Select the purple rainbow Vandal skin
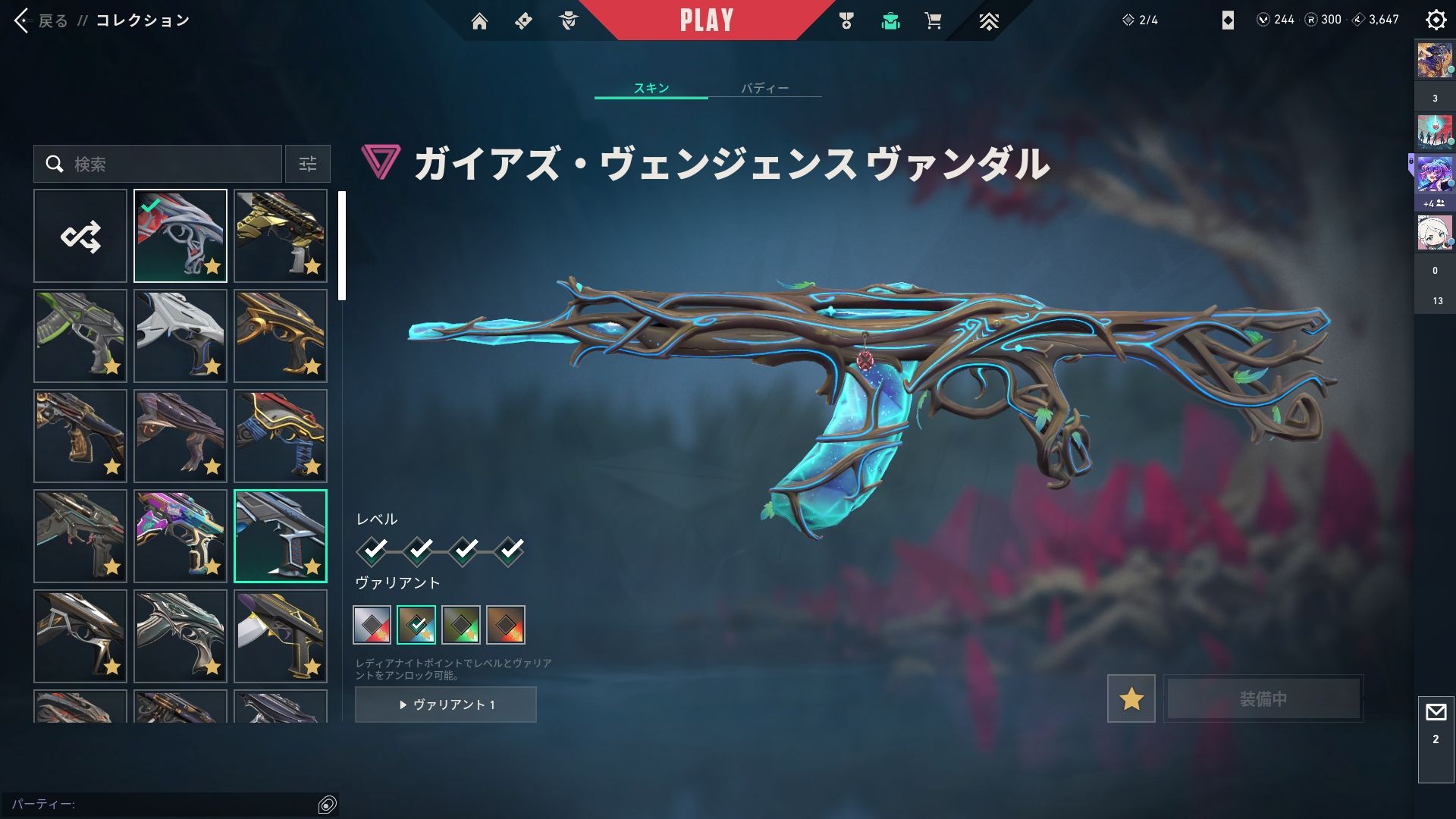The height and width of the screenshot is (819, 1456). click(x=180, y=536)
